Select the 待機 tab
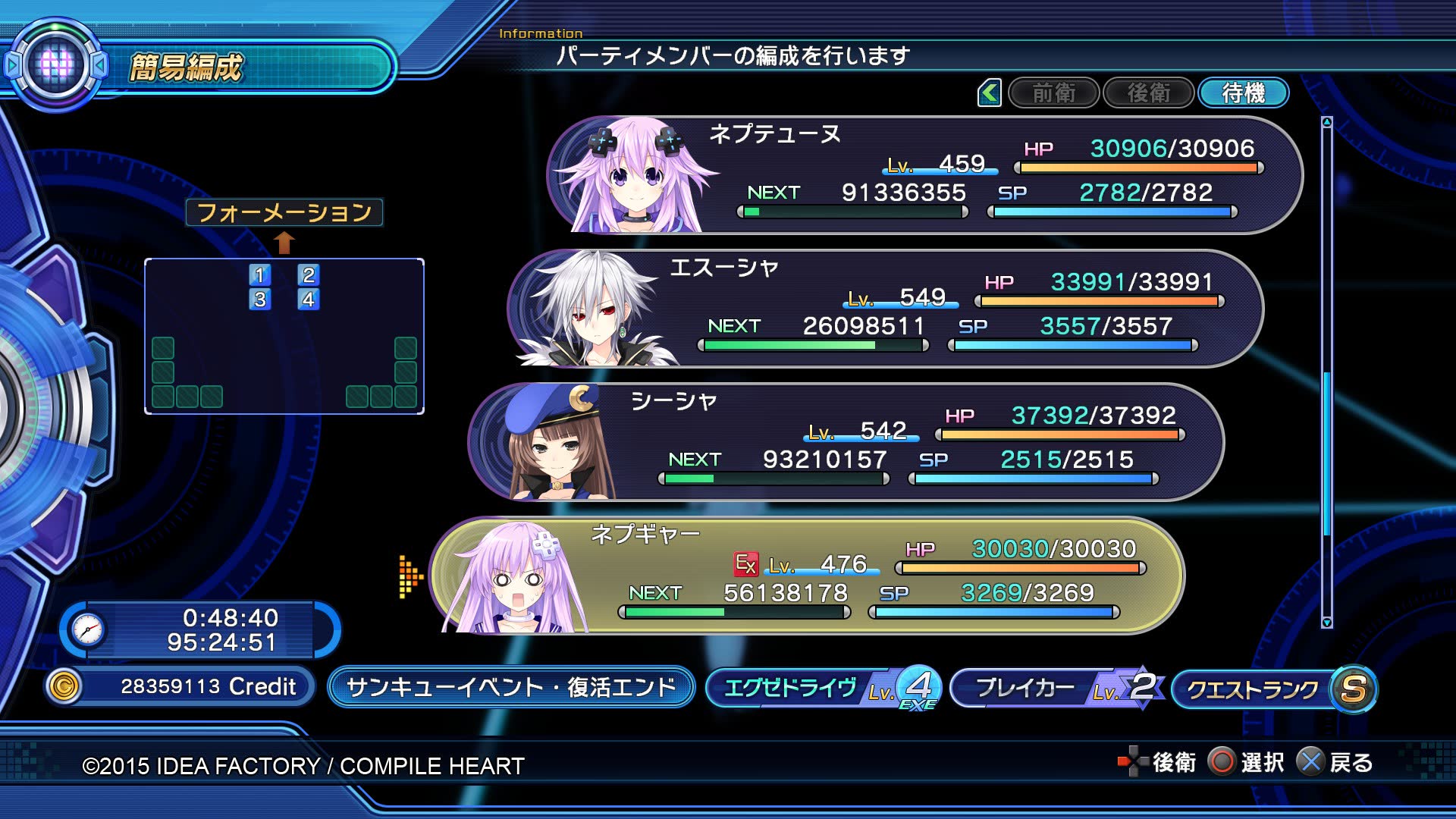The width and height of the screenshot is (1456, 819). (1243, 93)
